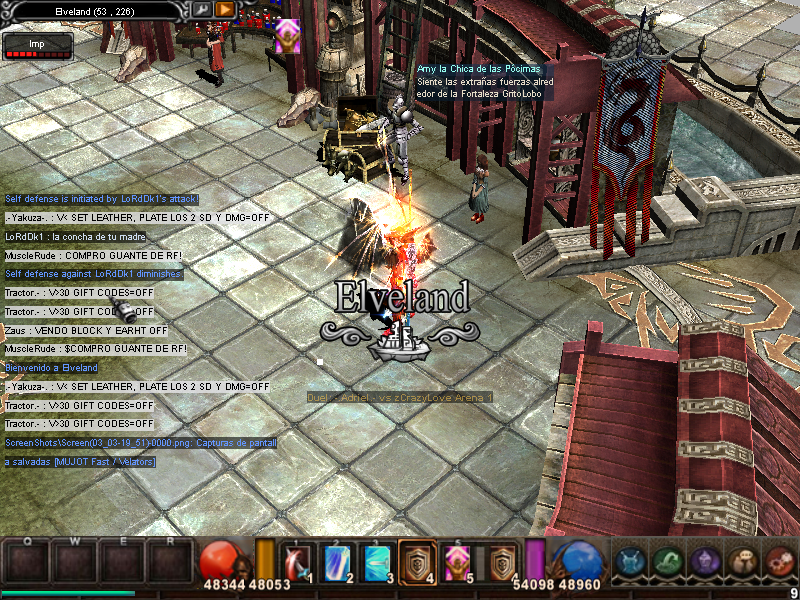Choose the cyan skill in slot 3

pyautogui.click(x=377, y=562)
